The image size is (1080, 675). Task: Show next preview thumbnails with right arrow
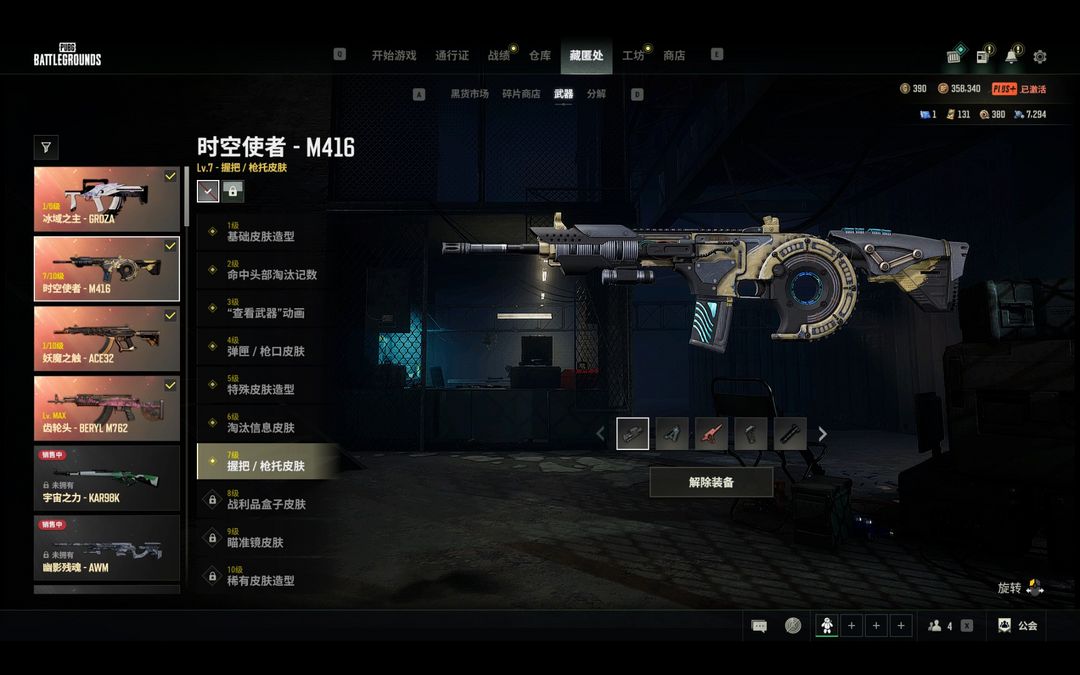point(823,434)
